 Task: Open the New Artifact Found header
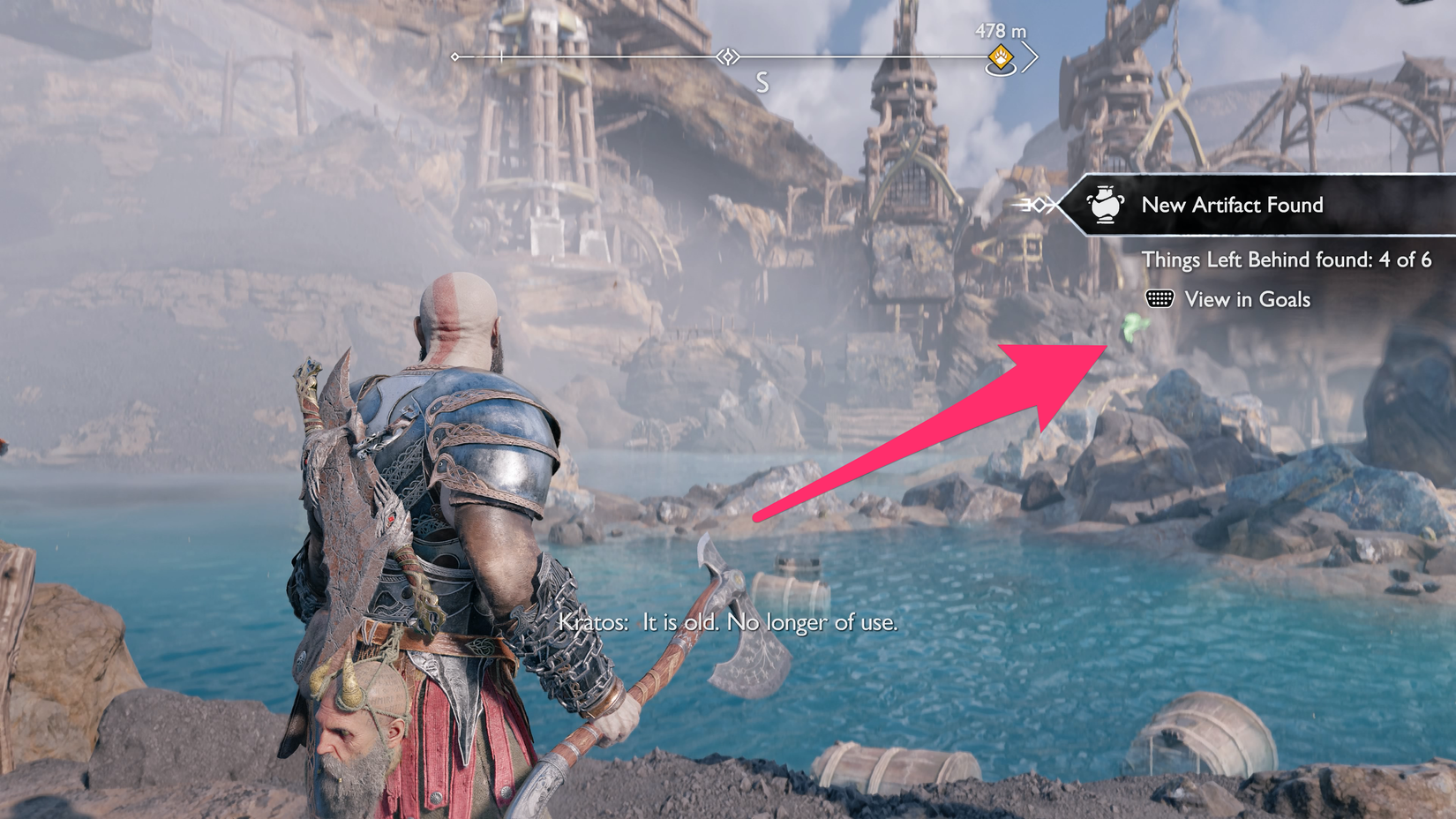pyautogui.click(x=1233, y=205)
